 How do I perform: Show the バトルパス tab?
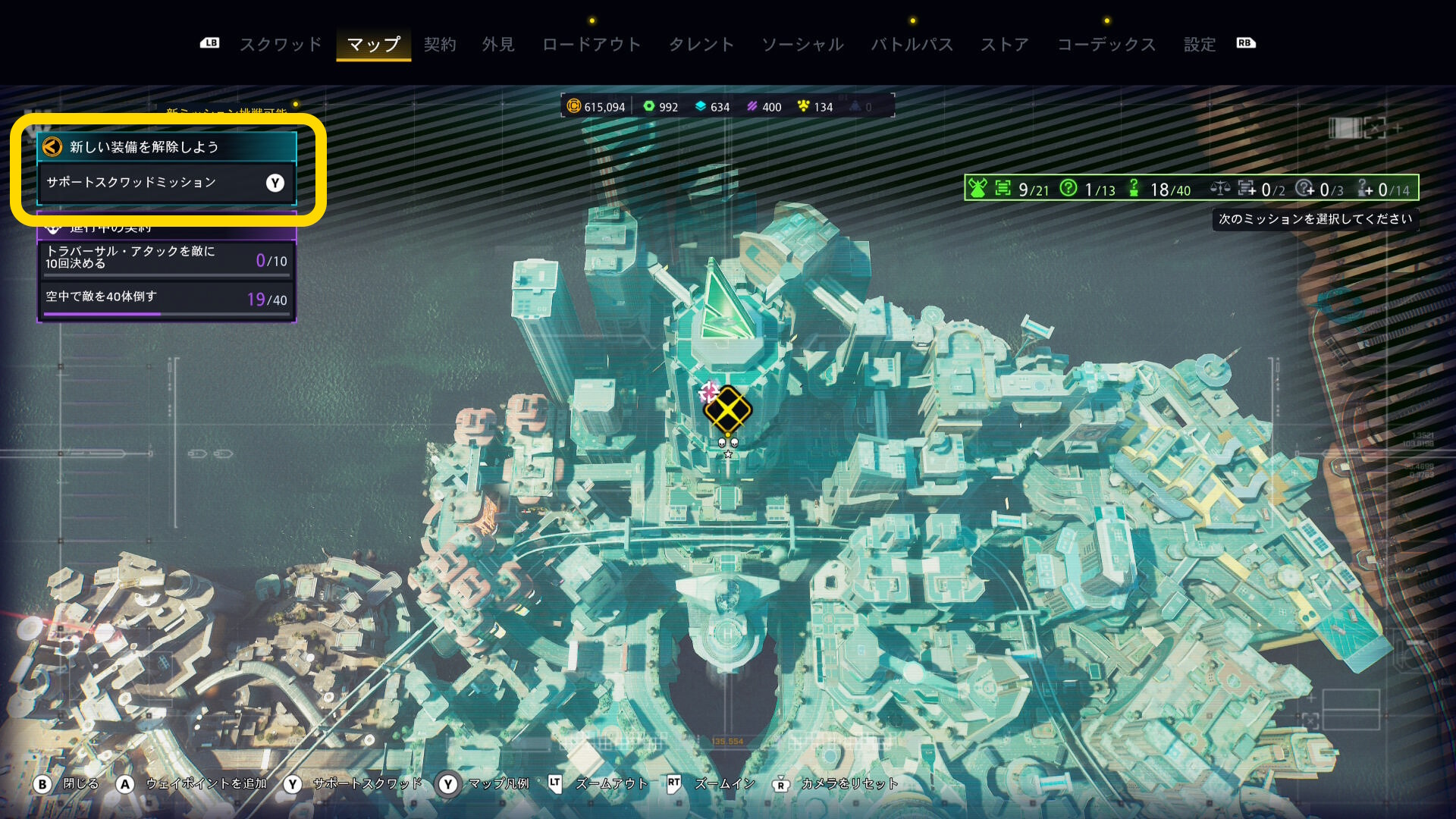pos(912,44)
